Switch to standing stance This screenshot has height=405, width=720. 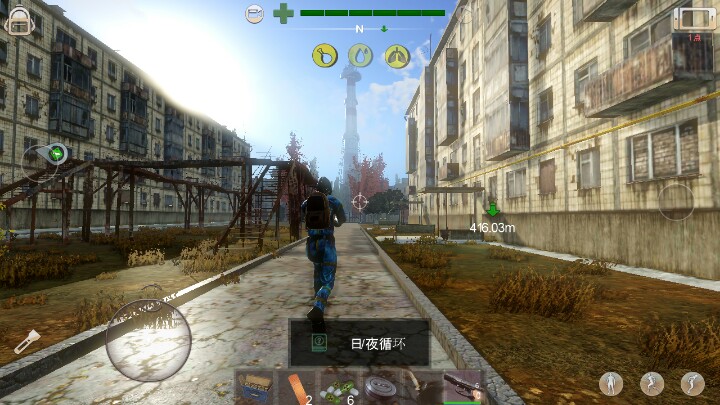pyautogui.click(x=613, y=383)
